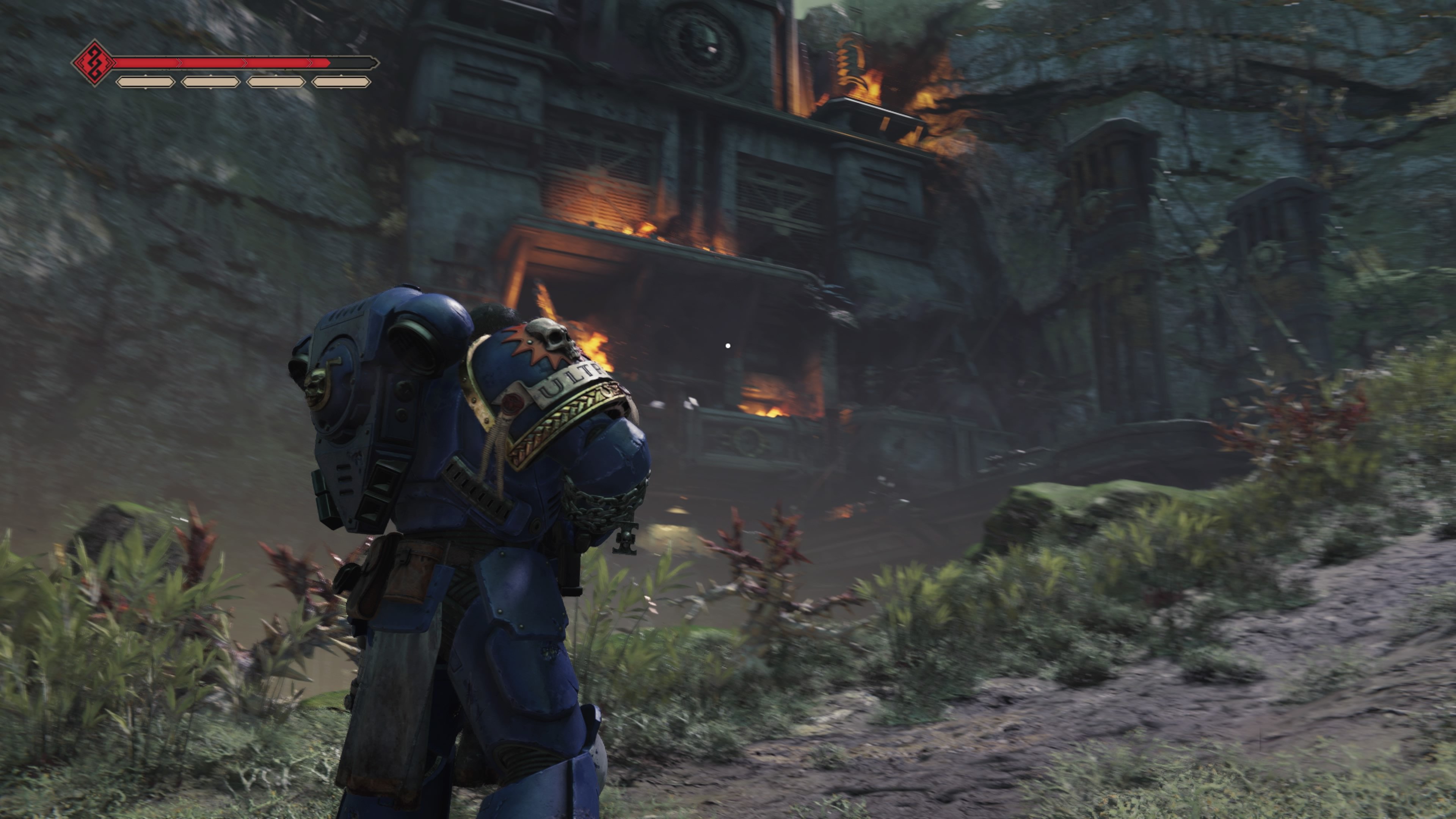Click the third chevron separator on the health bar
This screenshot has height=819, width=1456.
310,63
